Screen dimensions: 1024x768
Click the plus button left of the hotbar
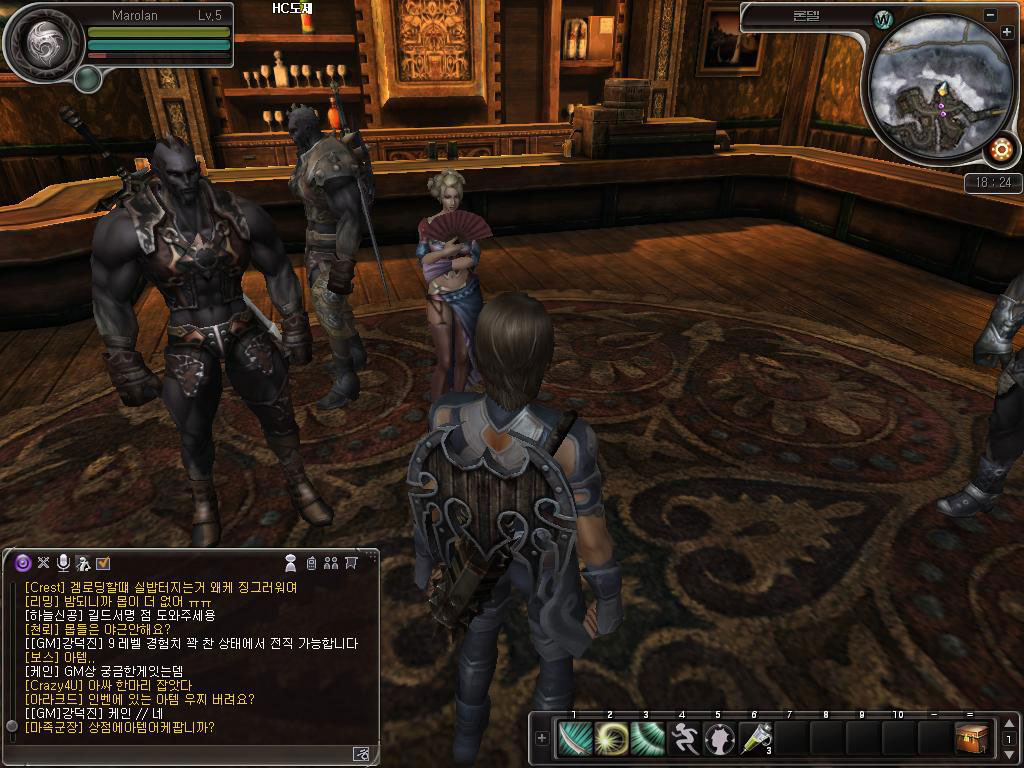(542, 739)
